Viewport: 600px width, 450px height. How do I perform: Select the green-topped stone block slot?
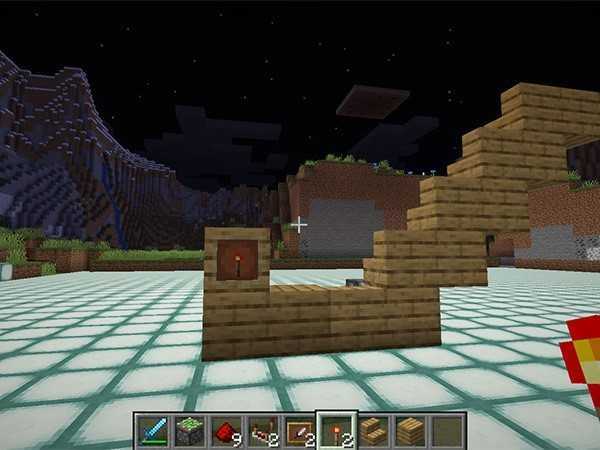[190, 430]
